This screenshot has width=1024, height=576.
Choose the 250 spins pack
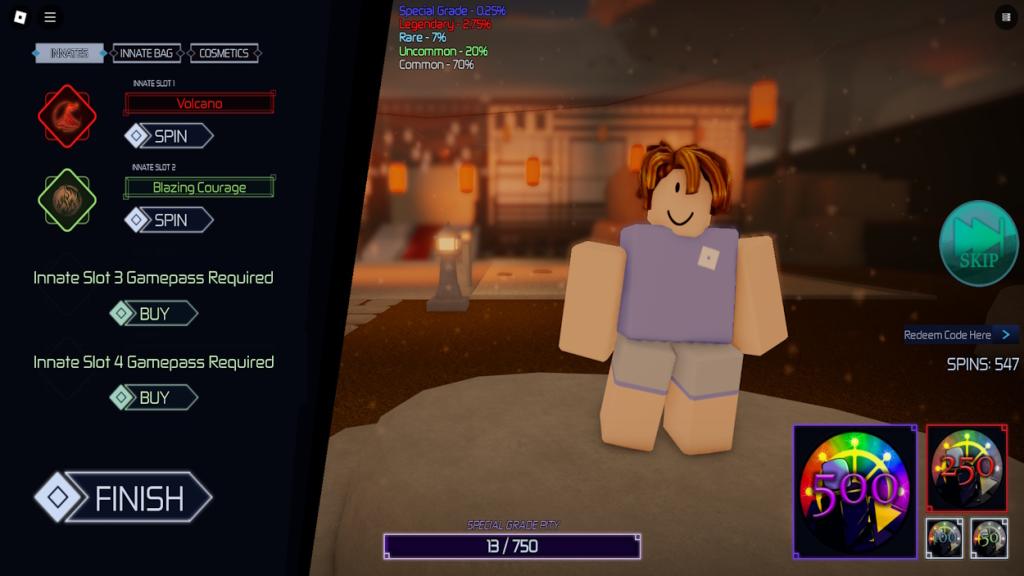966,467
